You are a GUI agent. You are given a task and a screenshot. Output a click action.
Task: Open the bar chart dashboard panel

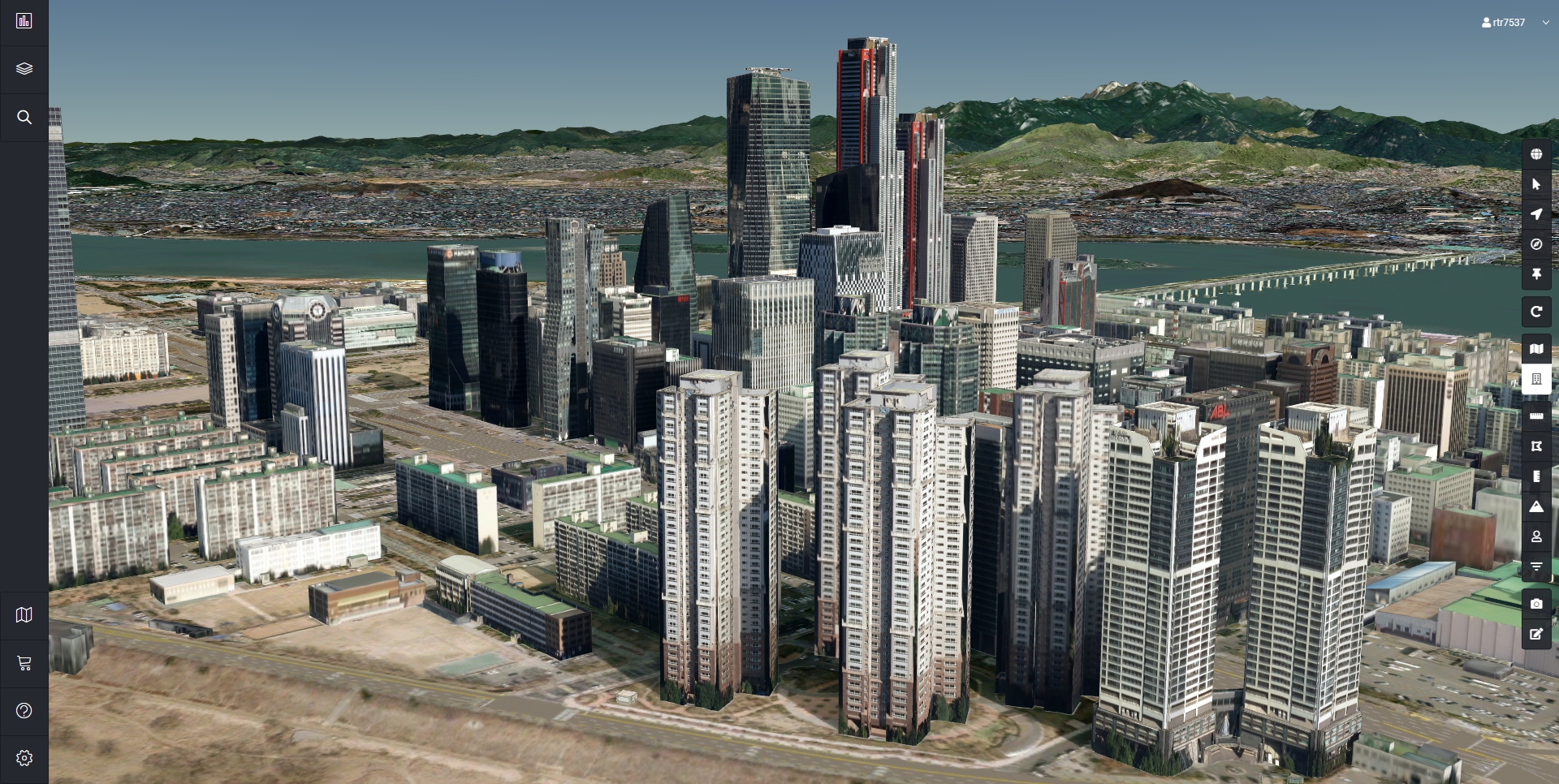[24, 21]
